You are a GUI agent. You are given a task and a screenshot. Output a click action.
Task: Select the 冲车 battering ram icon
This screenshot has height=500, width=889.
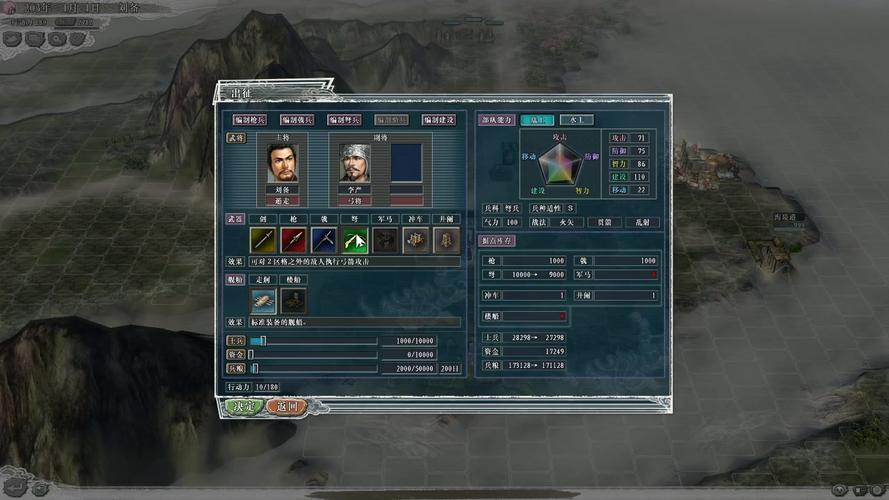coord(415,240)
